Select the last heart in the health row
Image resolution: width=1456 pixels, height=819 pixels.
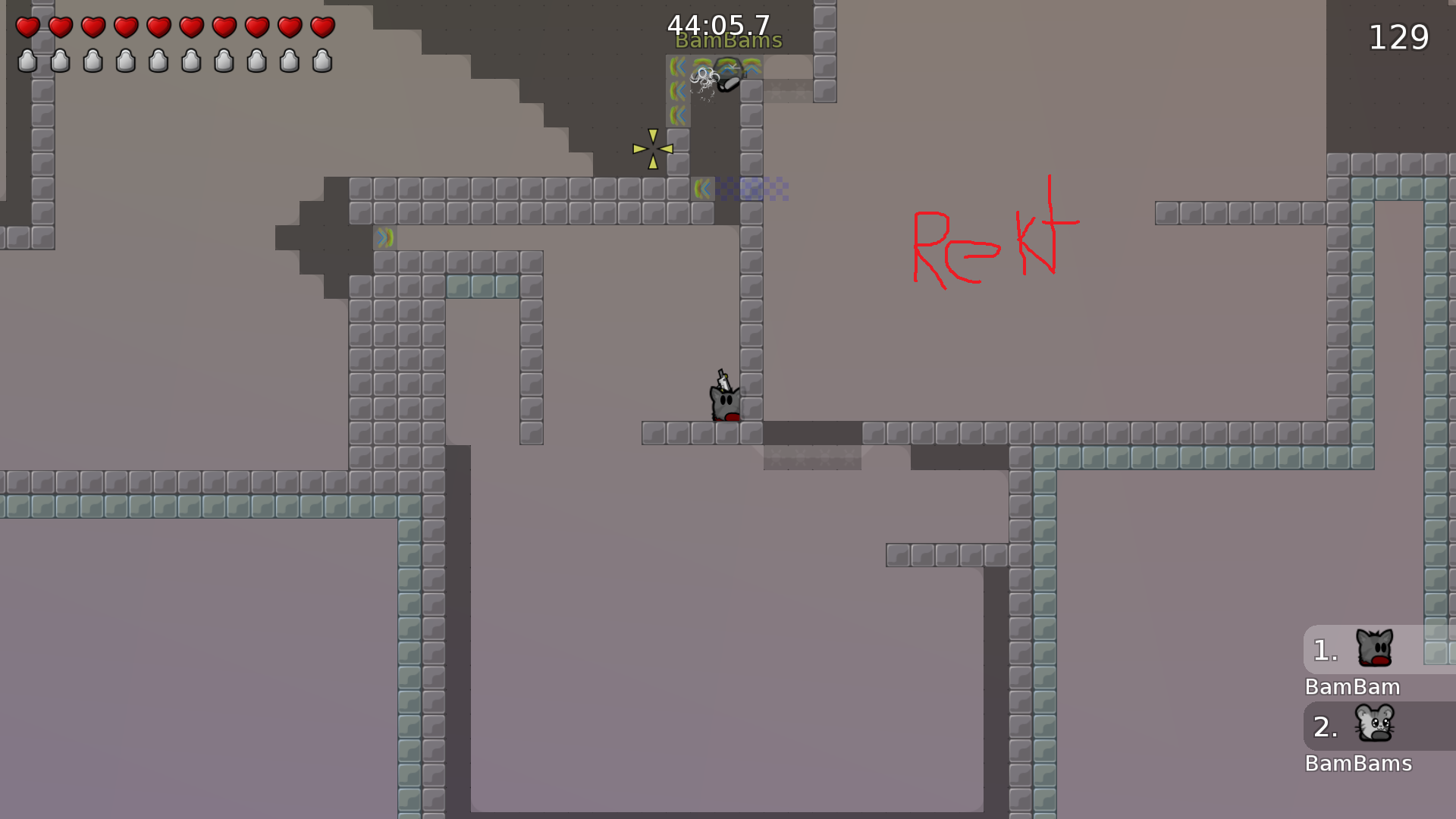coord(322,28)
